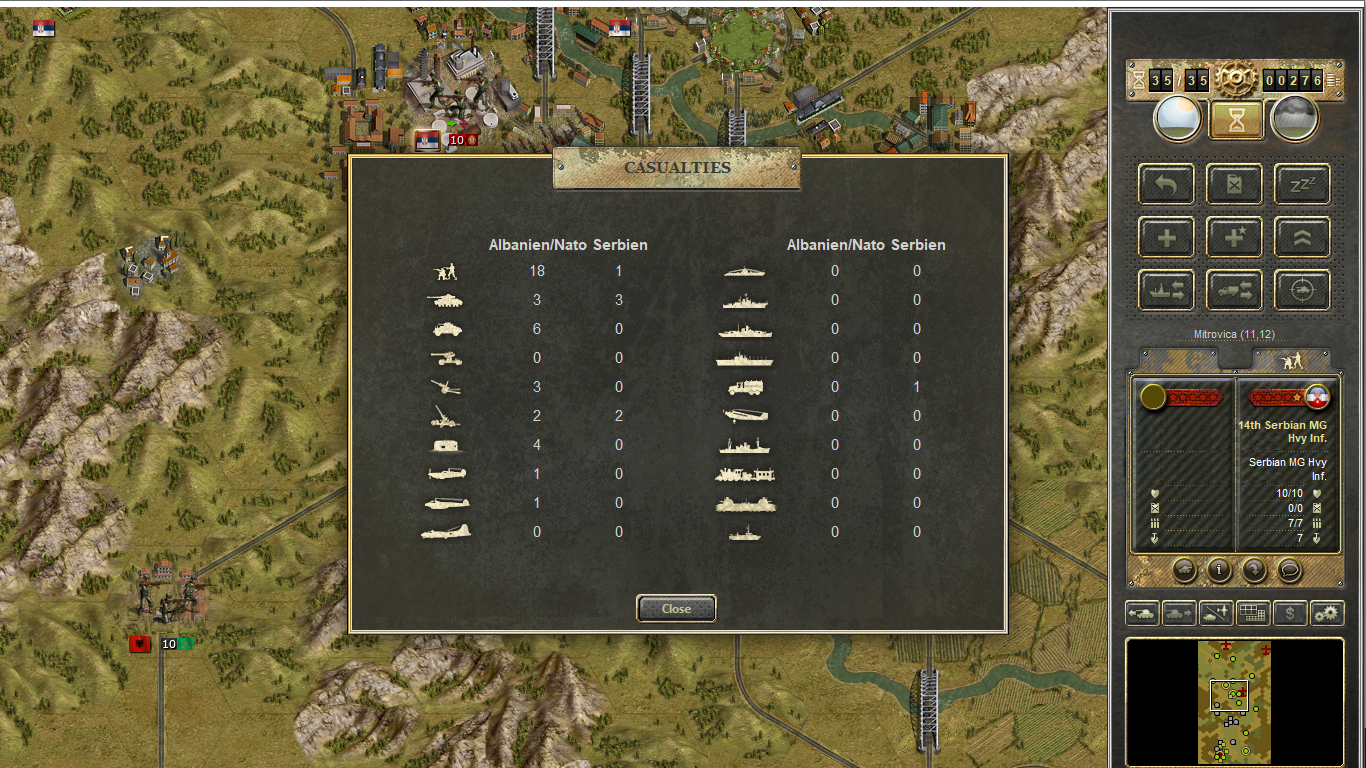Put the unit to sleep with the ZZZ button
This screenshot has height=768, width=1366.
coord(1302,184)
